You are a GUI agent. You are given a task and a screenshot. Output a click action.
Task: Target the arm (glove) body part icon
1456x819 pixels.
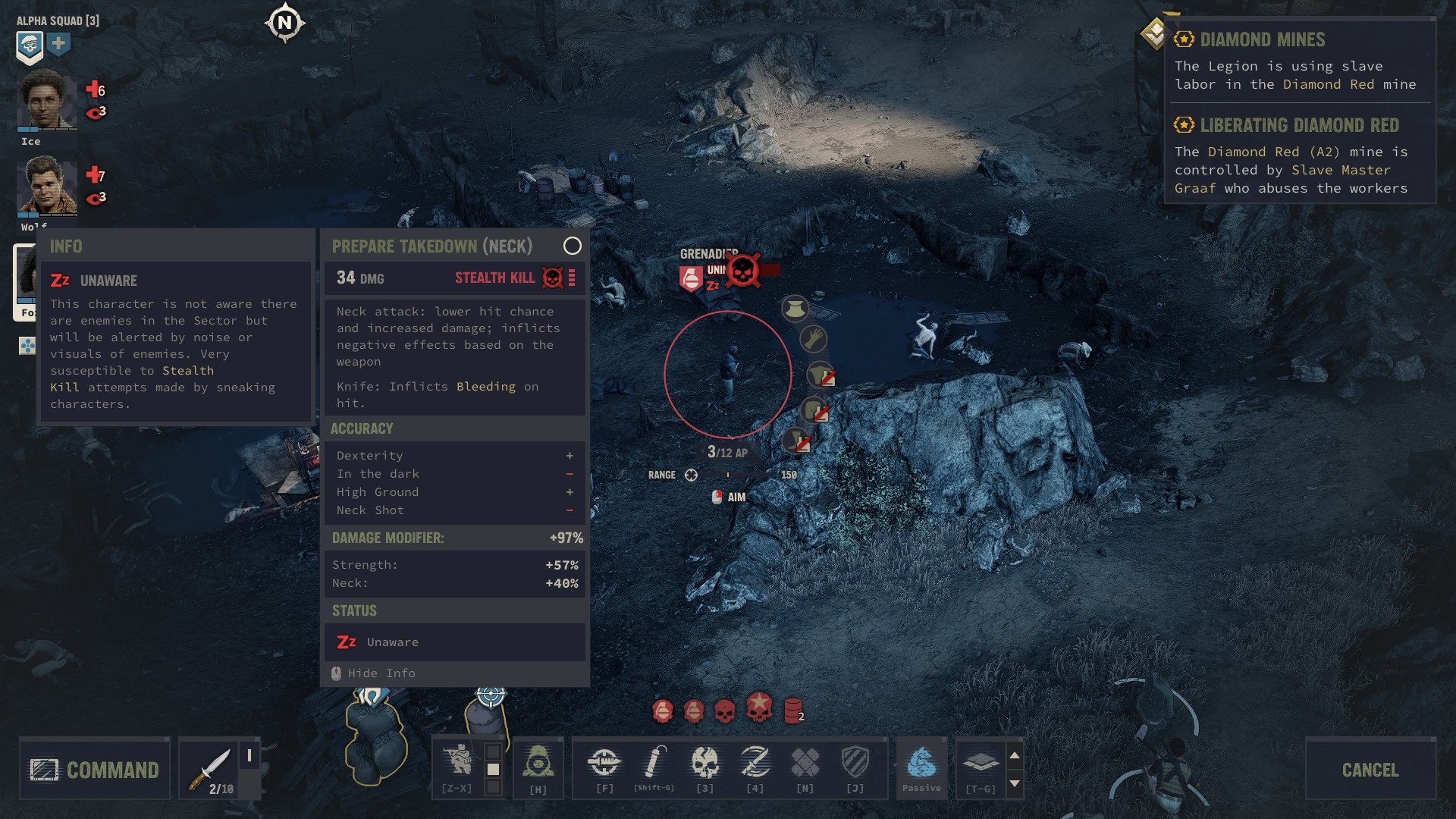[813, 338]
